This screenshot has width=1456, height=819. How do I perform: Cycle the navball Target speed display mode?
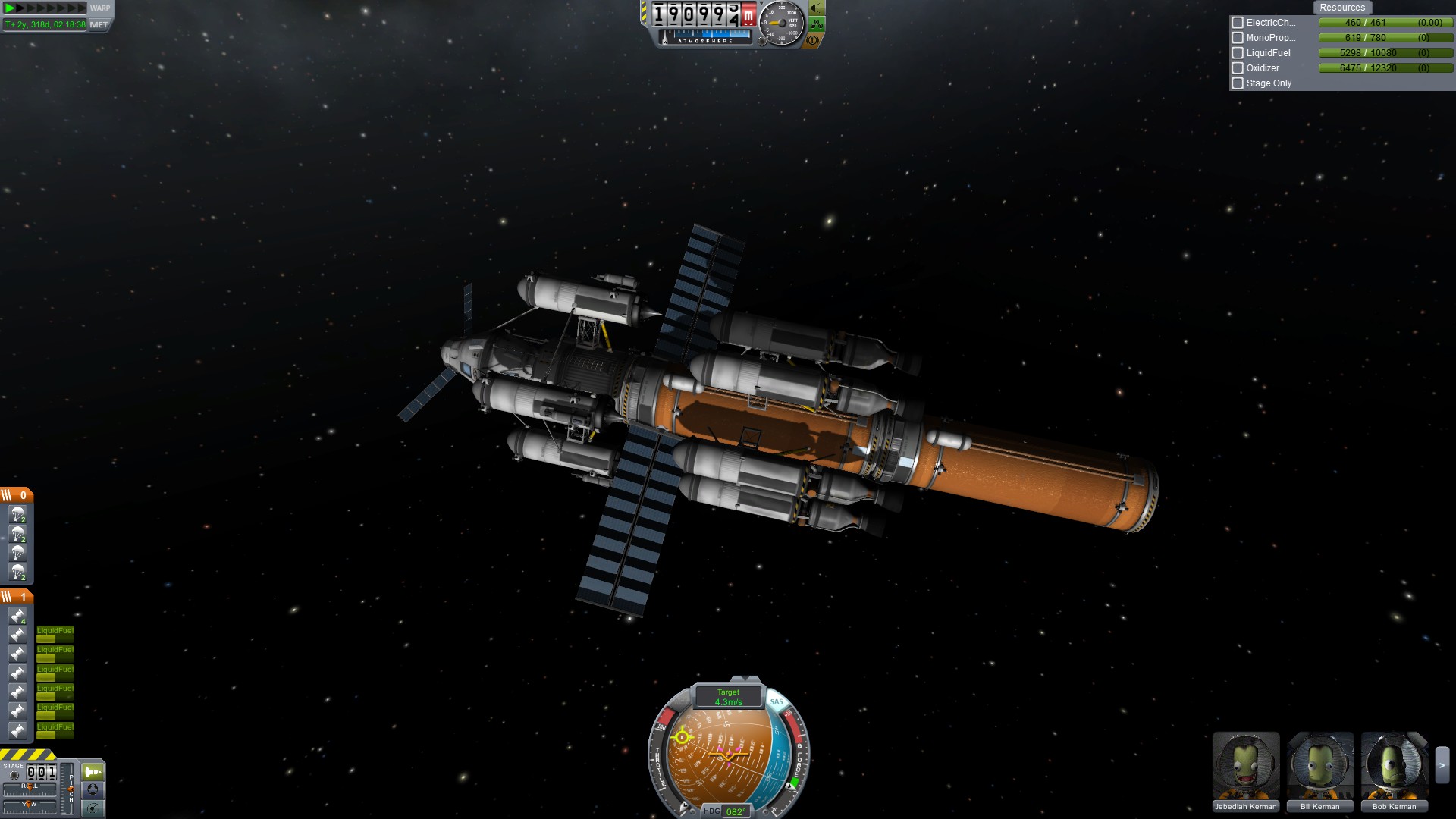(x=728, y=697)
